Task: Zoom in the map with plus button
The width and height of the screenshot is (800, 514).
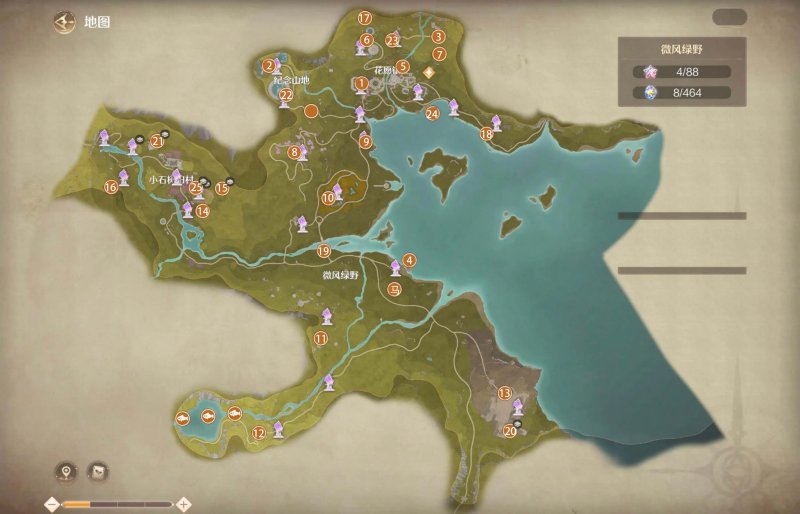Action: (184, 504)
